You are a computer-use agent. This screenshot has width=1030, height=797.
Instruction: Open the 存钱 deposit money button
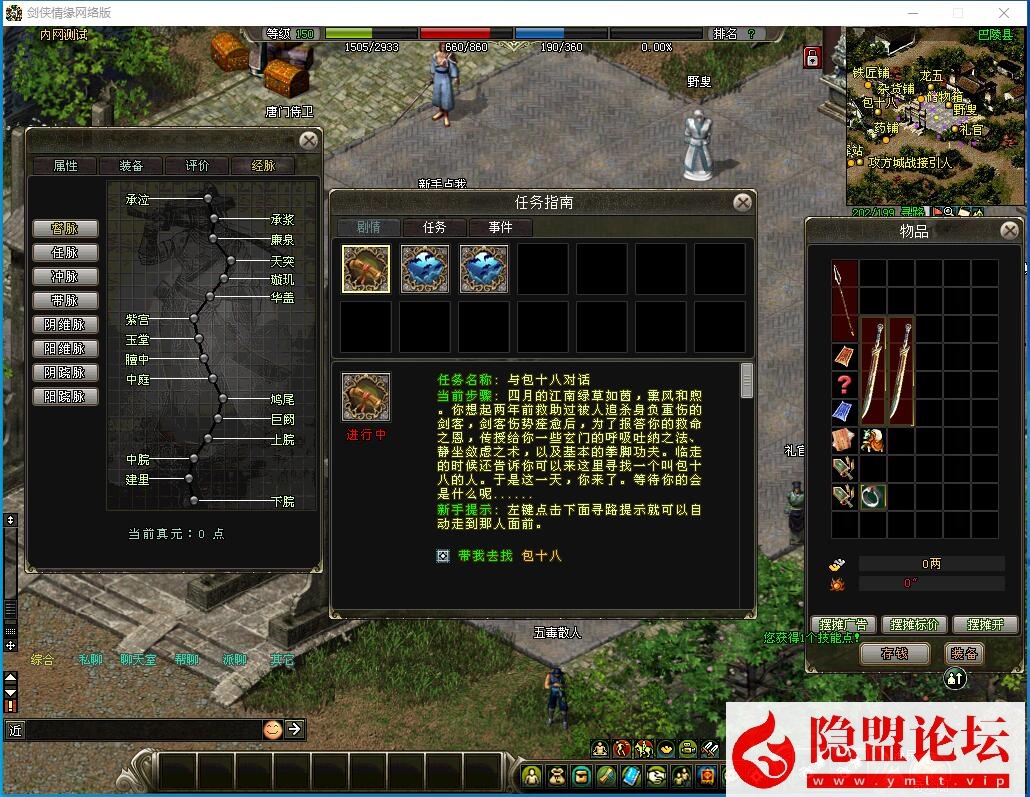pyautogui.click(x=894, y=654)
